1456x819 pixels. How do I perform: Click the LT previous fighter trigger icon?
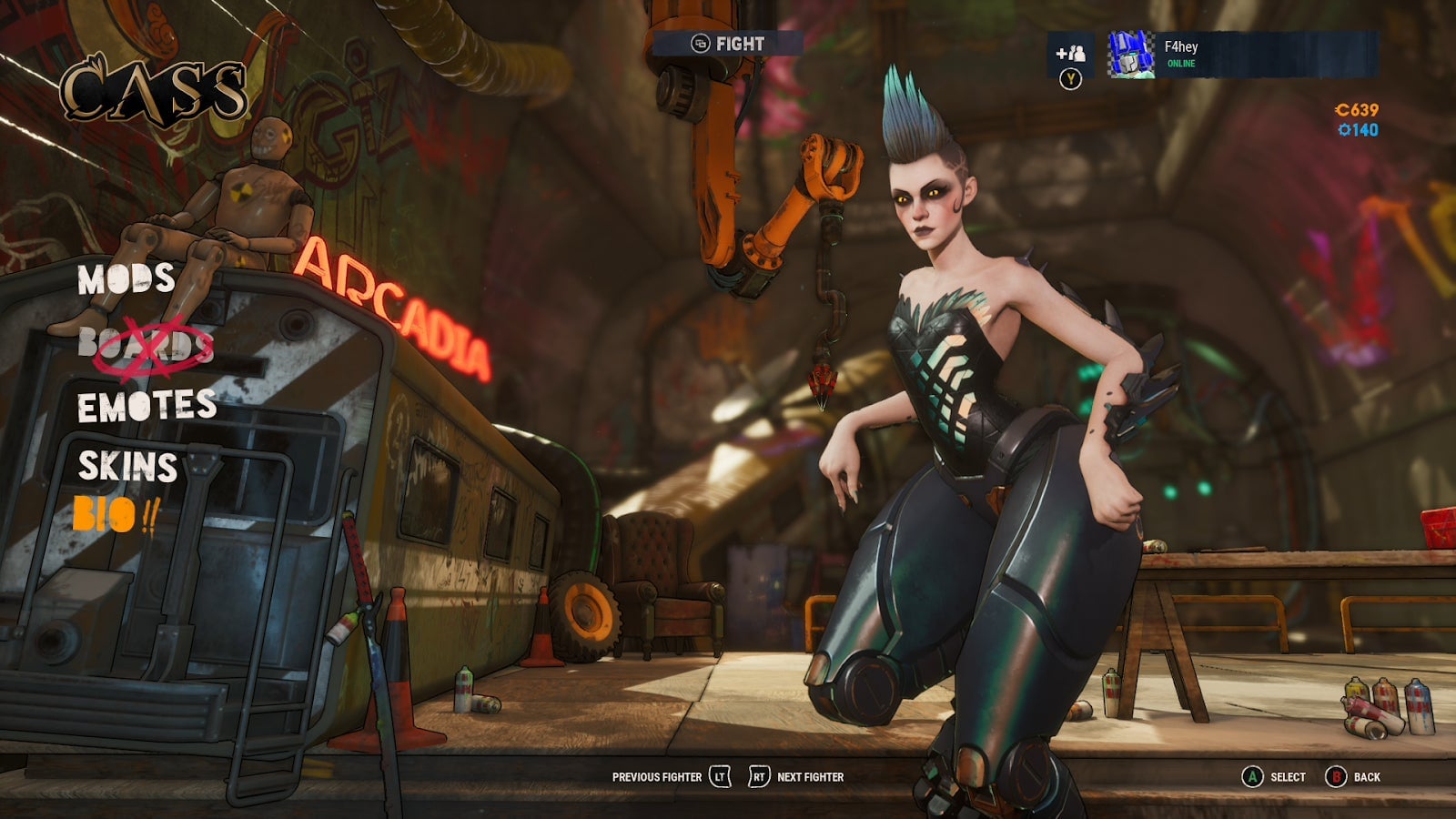719,778
